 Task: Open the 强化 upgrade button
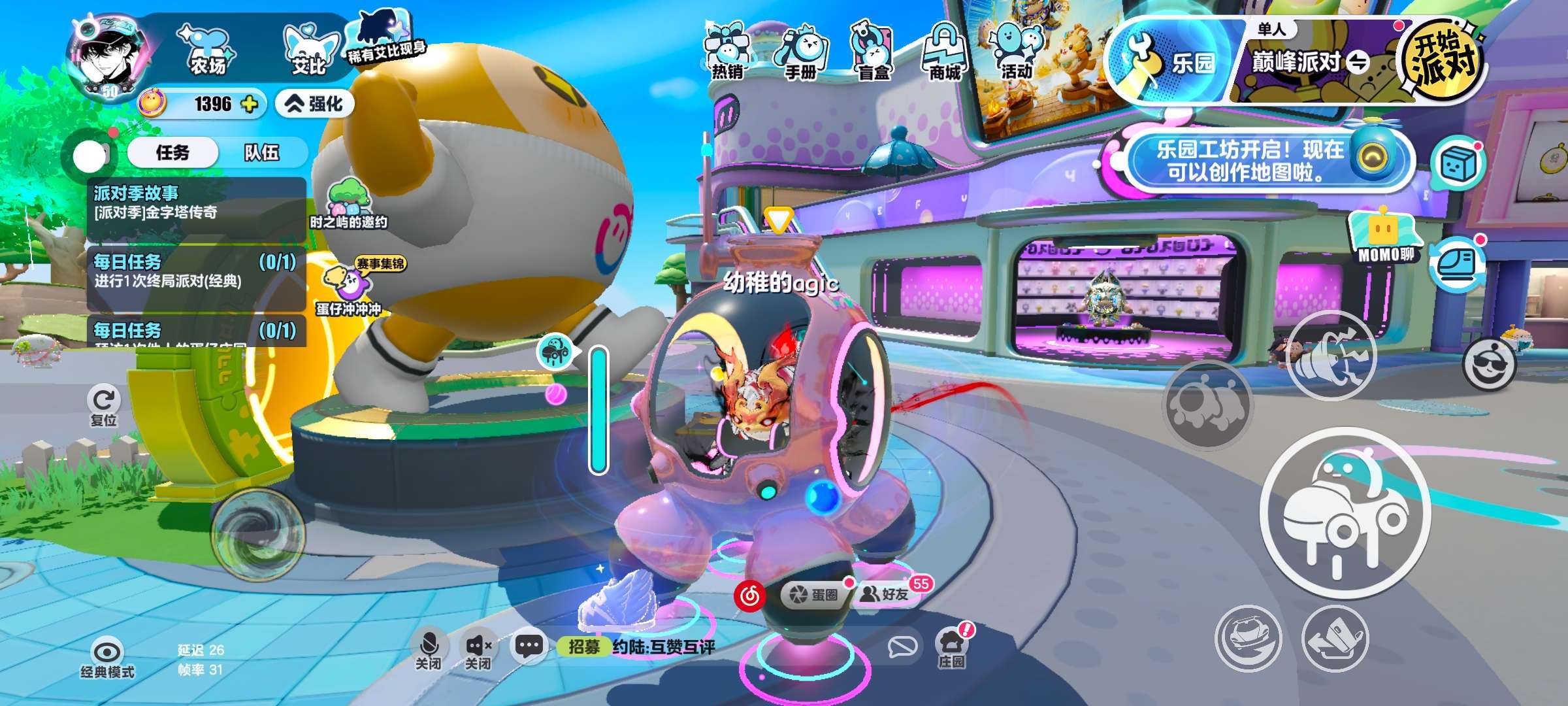315,104
